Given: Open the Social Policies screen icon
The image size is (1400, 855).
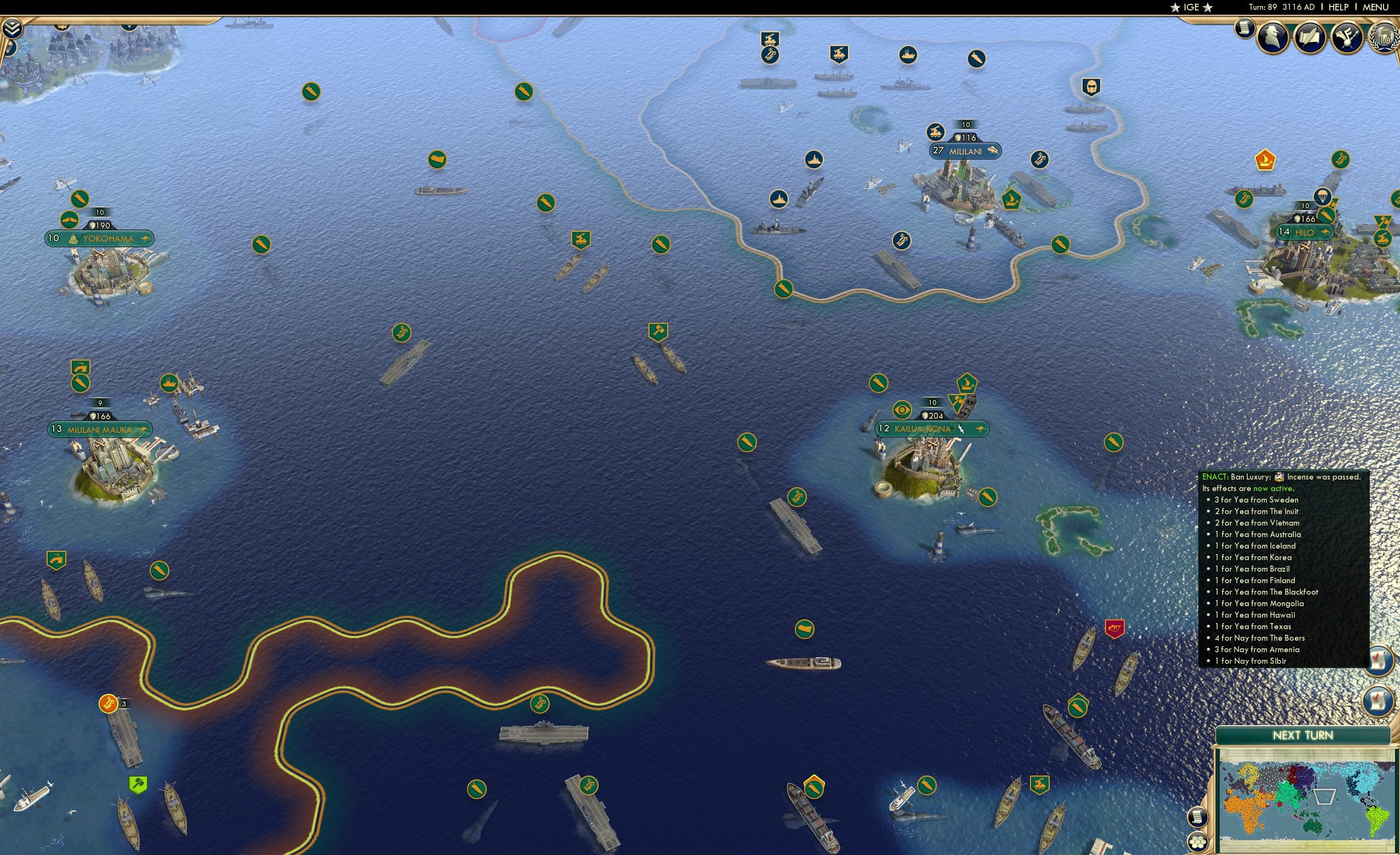Looking at the screenshot, I should coord(1311,38).
